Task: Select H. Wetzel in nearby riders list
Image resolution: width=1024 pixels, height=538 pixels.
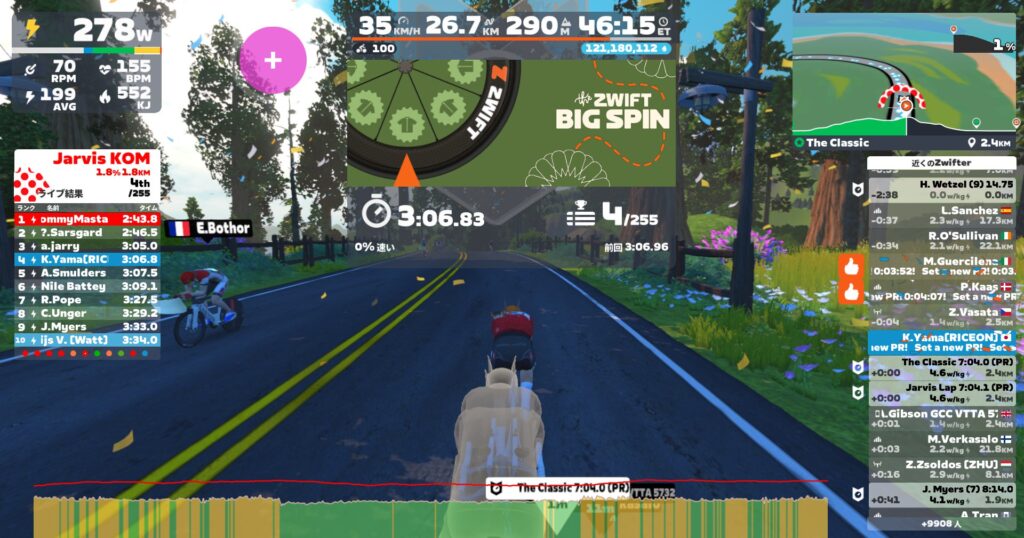Action: (940, 190)
